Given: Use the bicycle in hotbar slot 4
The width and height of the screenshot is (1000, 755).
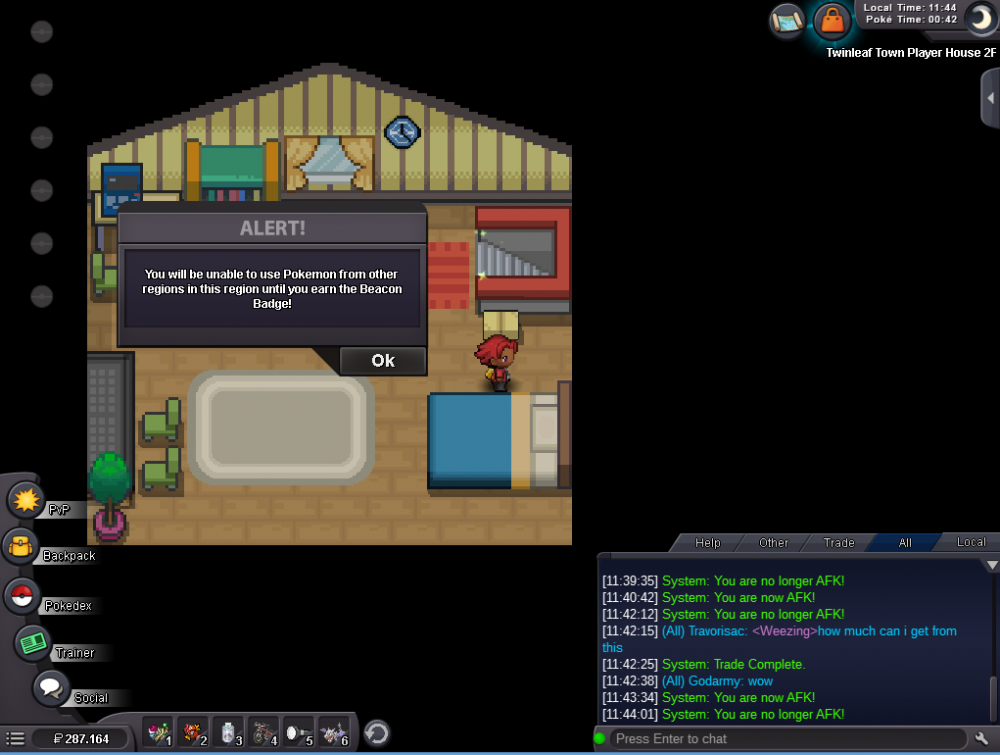Looking at the screenshot, I should (x=264, y=734).
